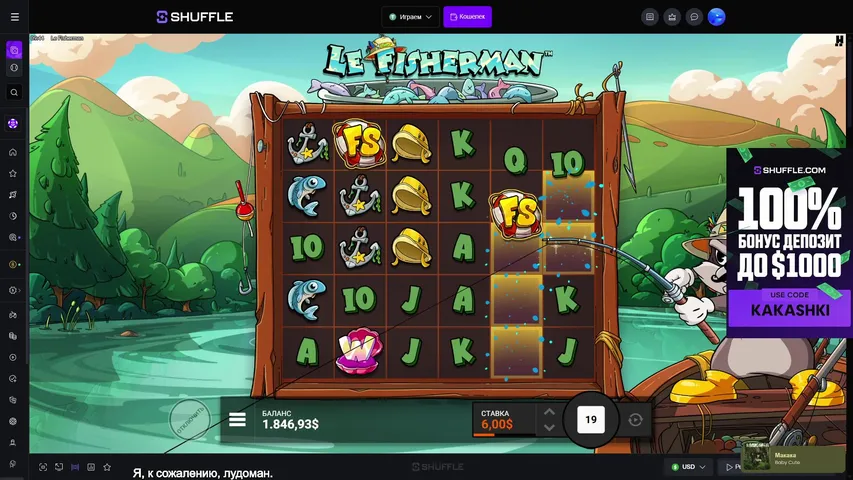Select the ставка bet amount field
853x480 pixels.
(502, 420)
